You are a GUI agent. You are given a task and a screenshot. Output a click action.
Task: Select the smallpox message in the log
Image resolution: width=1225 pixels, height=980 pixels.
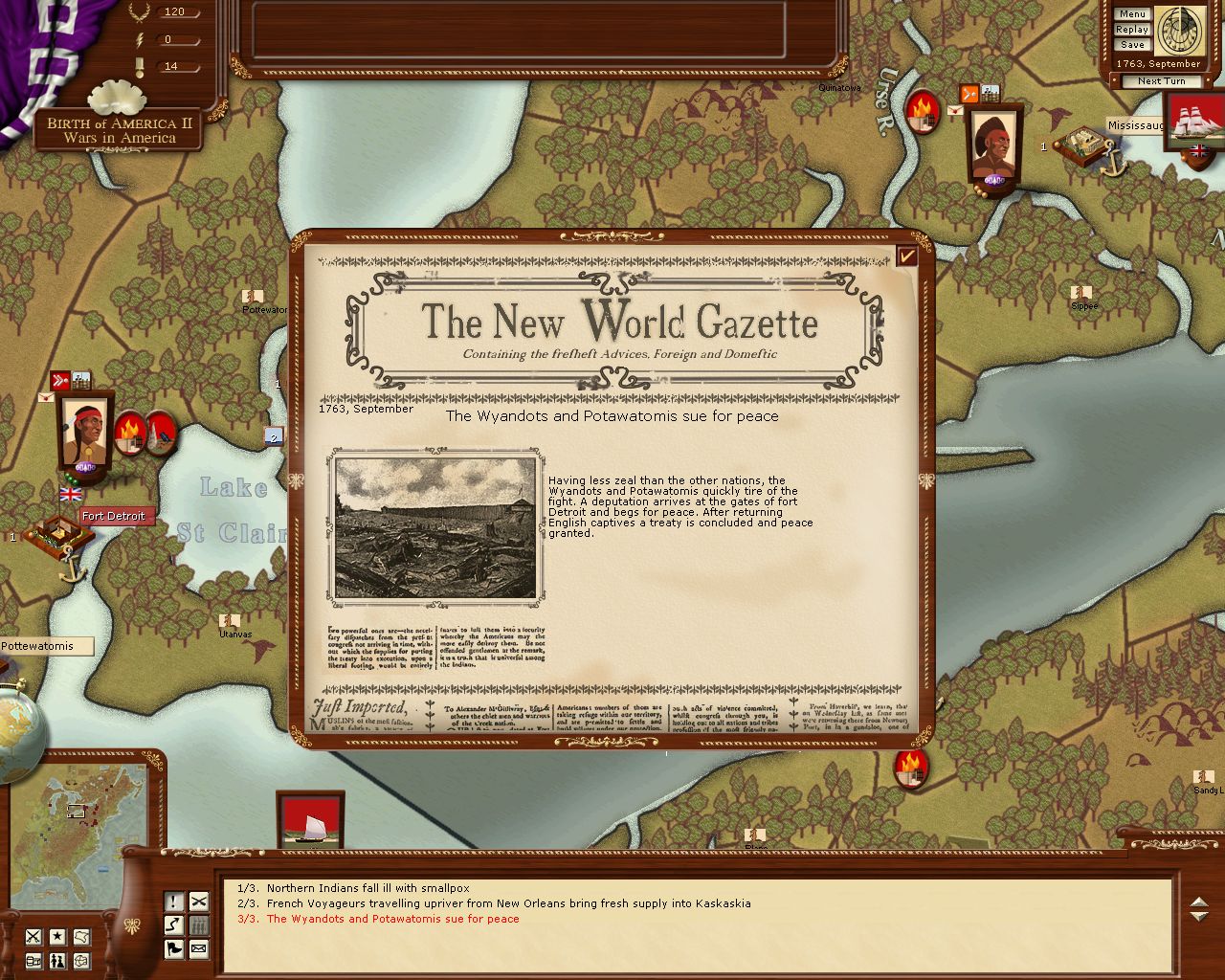tap(367, 888)
